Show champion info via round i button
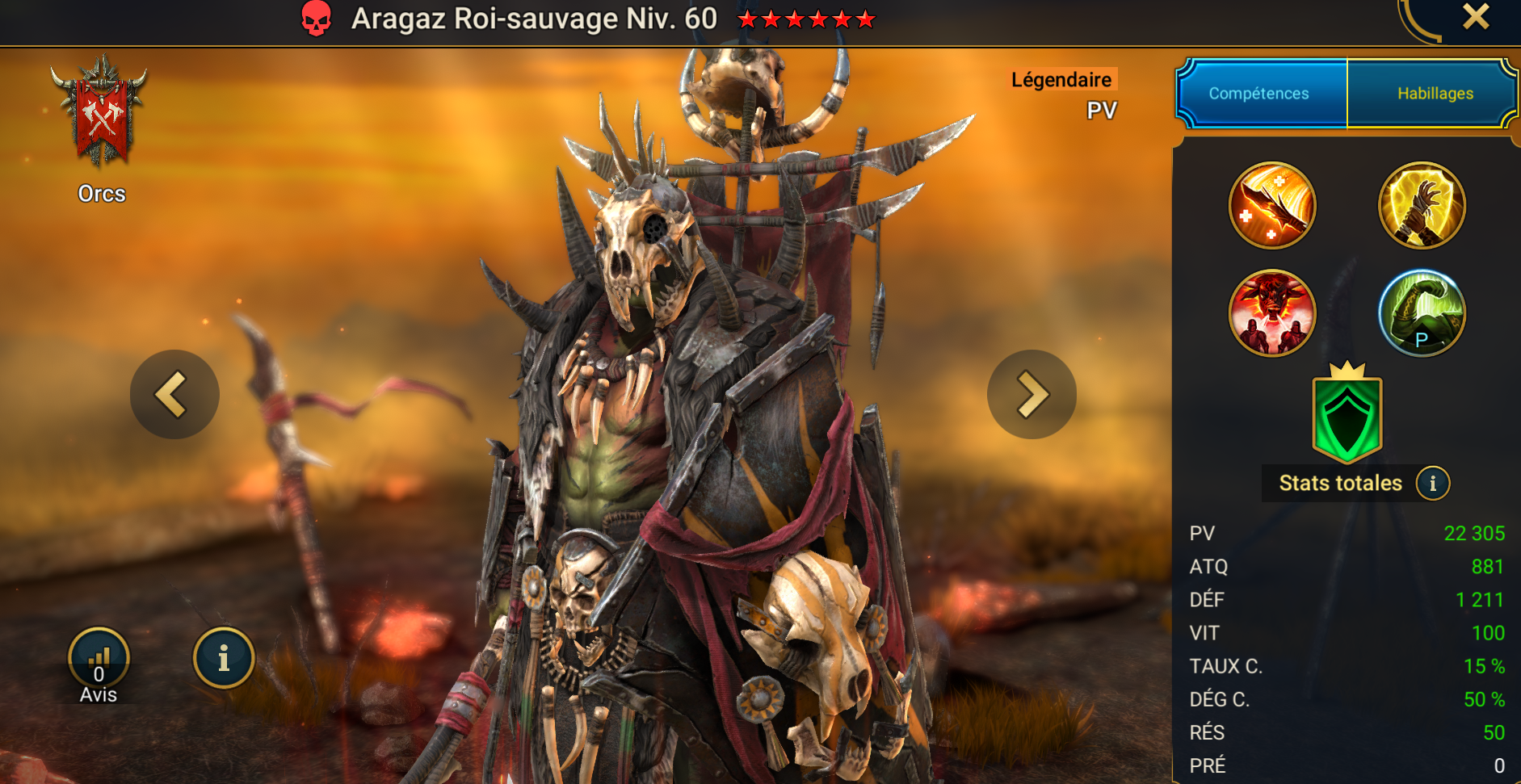Image resolution: width=1521 pixels, height=784 pixels. pos(224,658)
